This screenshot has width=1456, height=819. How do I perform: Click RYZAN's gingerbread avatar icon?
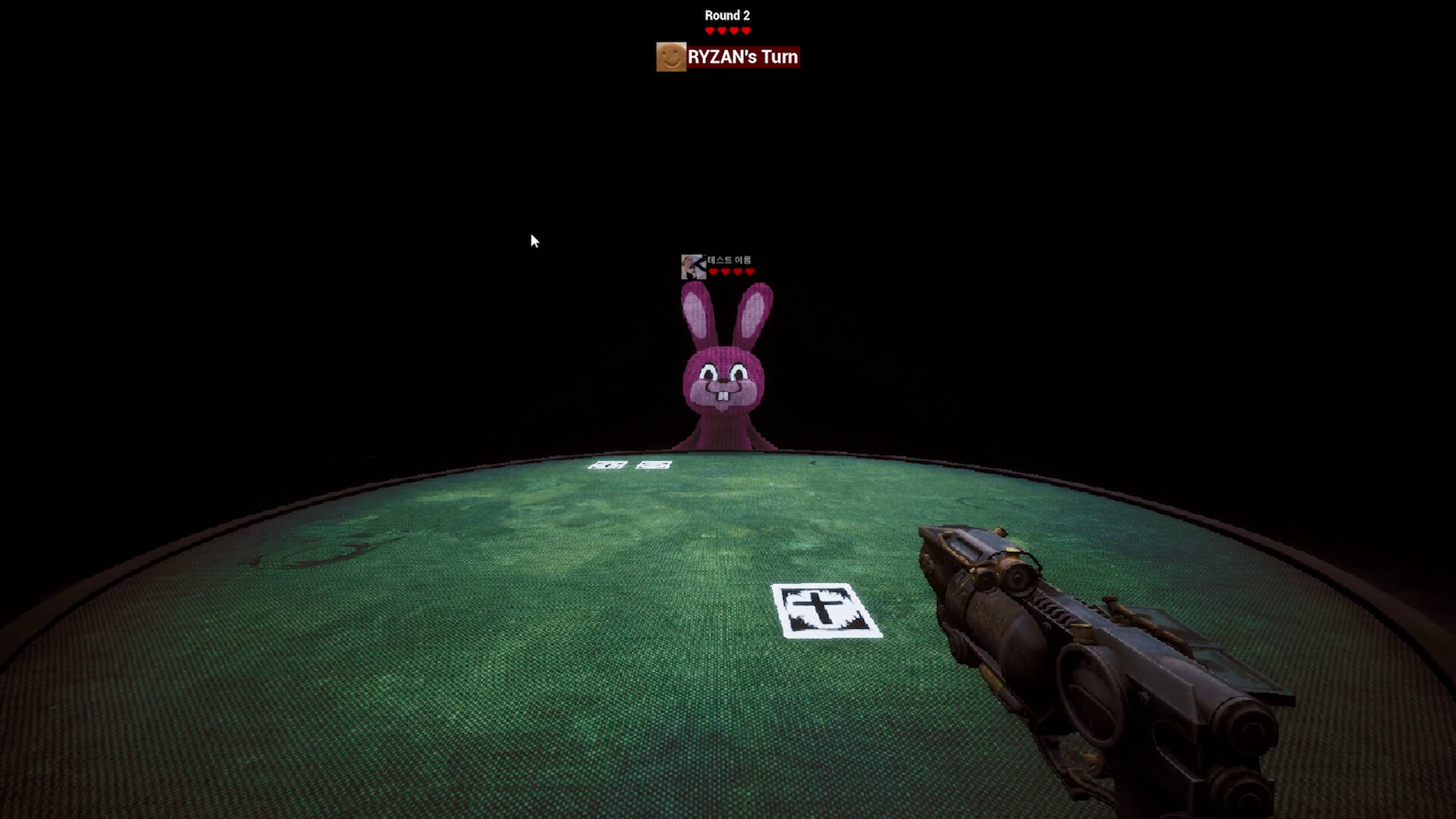tap(670, 57)
